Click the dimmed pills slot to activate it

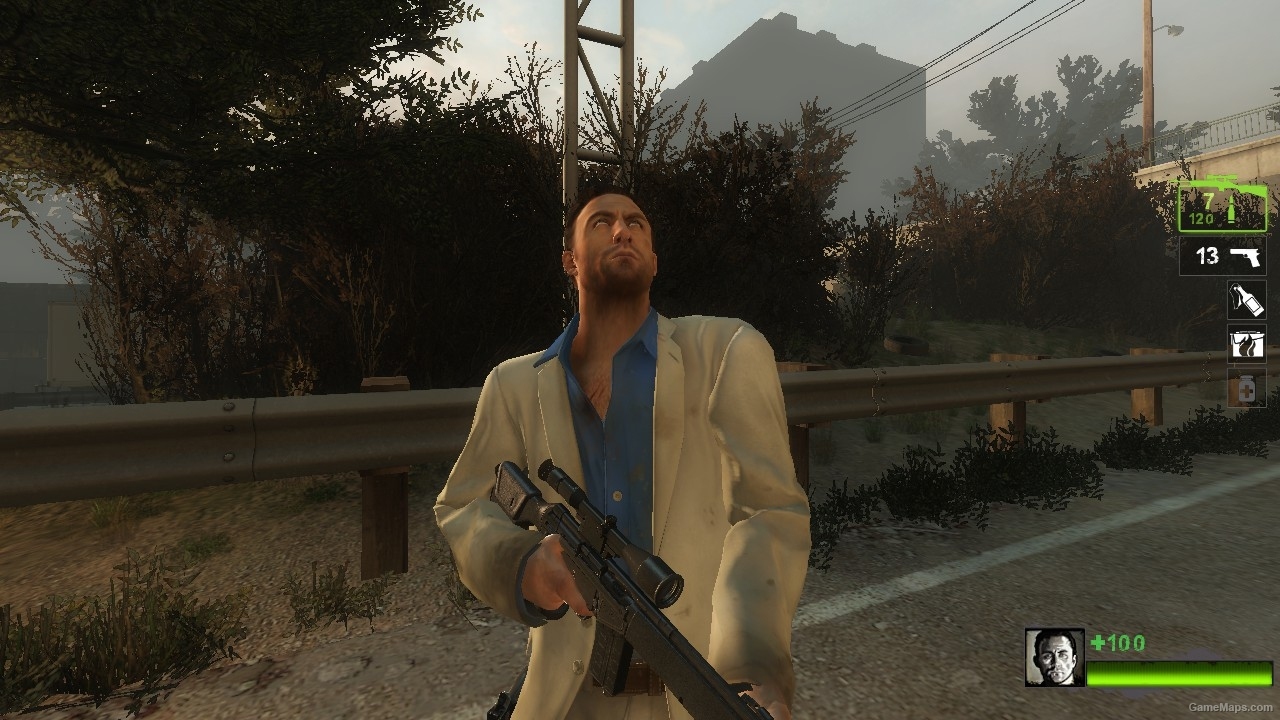(1247, 387)
